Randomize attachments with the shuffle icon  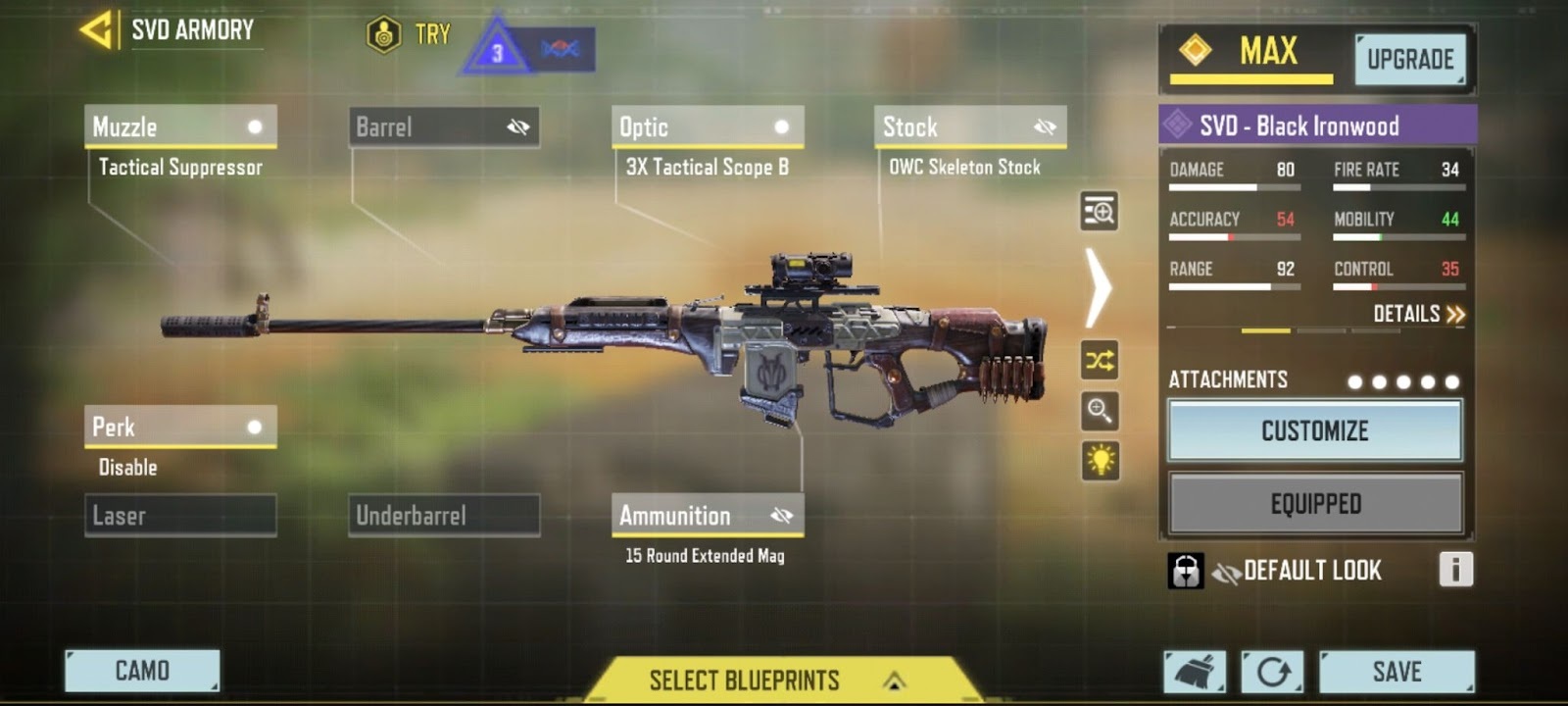point(1100,361)
